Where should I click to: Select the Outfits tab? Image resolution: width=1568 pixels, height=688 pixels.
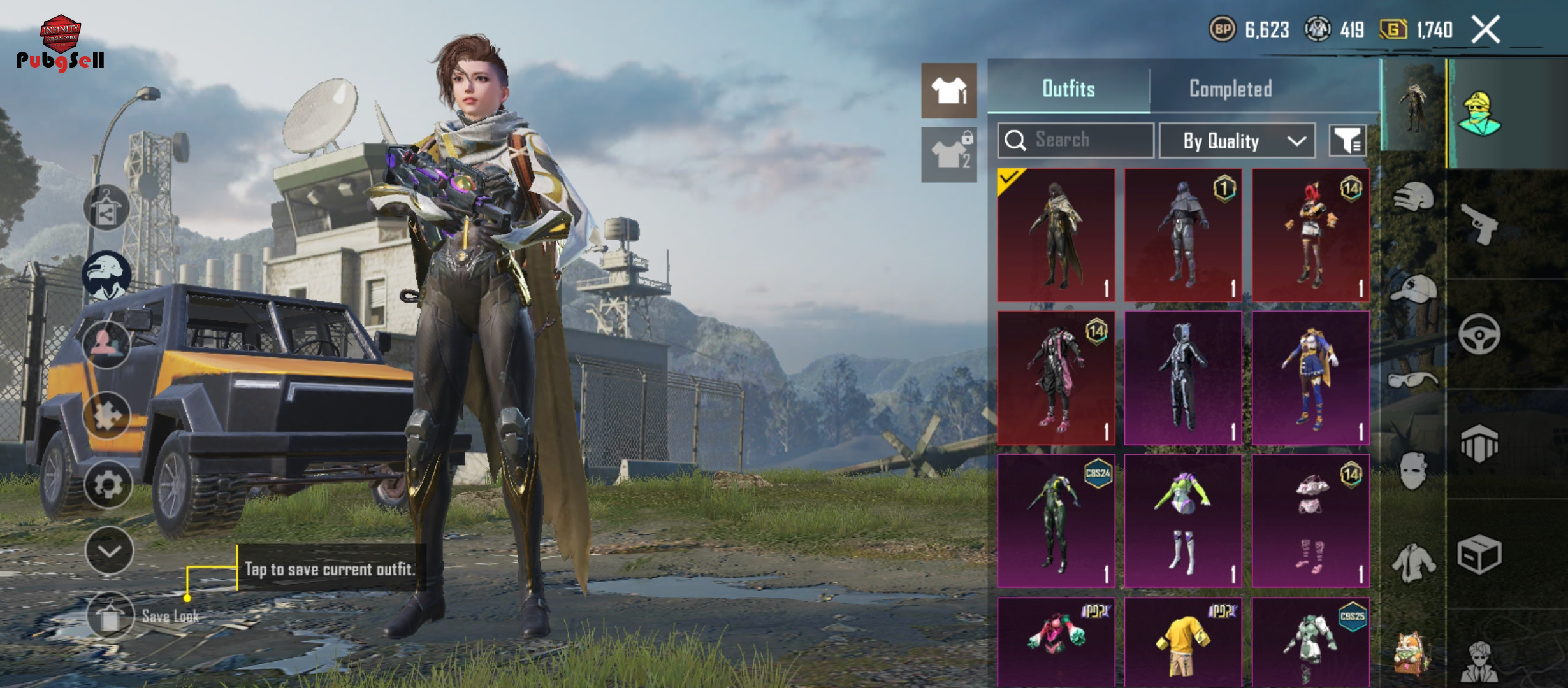pyautogui.click(x=1068, y=89)
